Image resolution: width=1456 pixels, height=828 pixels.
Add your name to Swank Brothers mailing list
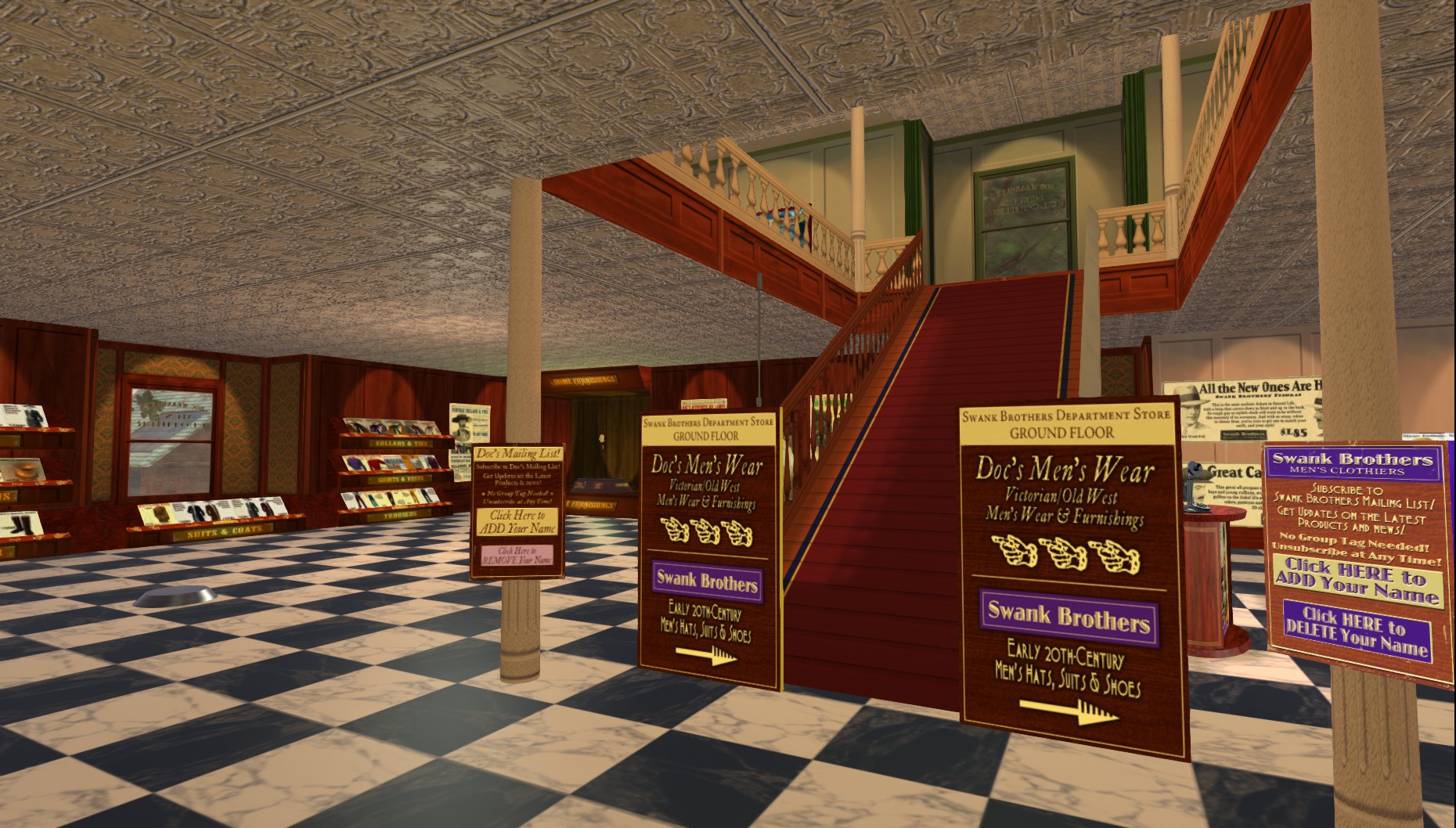[x=1357, y=581]
